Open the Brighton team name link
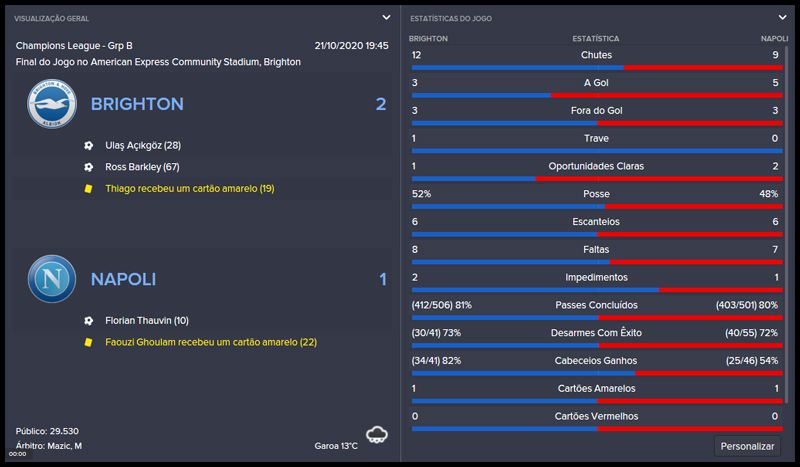Image resolution: width=800 pixels, height=467 pixels. [137, 104]
